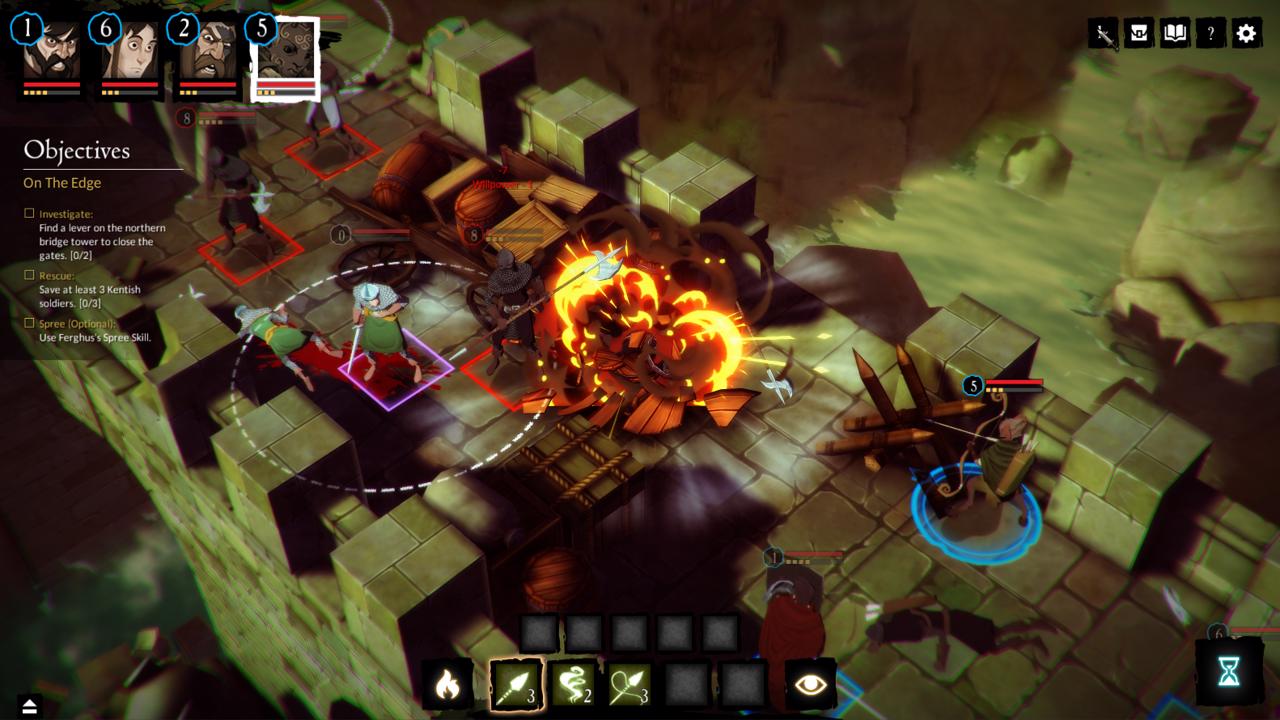Select the tattooed hero portrait numbered 5
This screenshot has height=720, width=1280.
286,56
